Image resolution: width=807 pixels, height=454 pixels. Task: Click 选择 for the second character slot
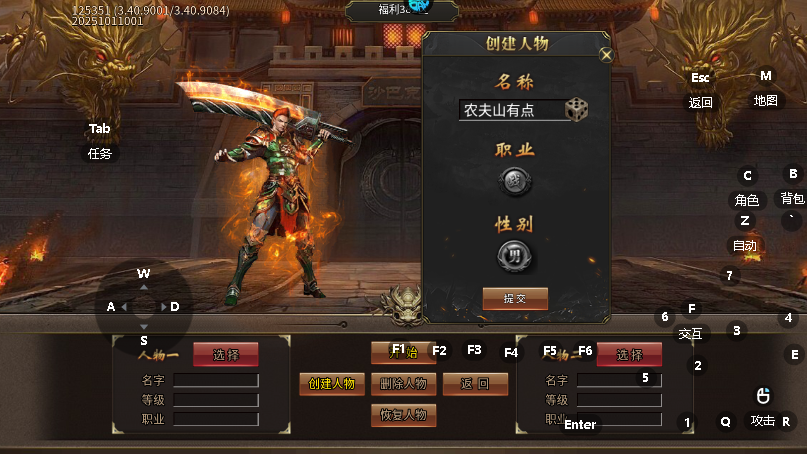(x=629, y=354)
